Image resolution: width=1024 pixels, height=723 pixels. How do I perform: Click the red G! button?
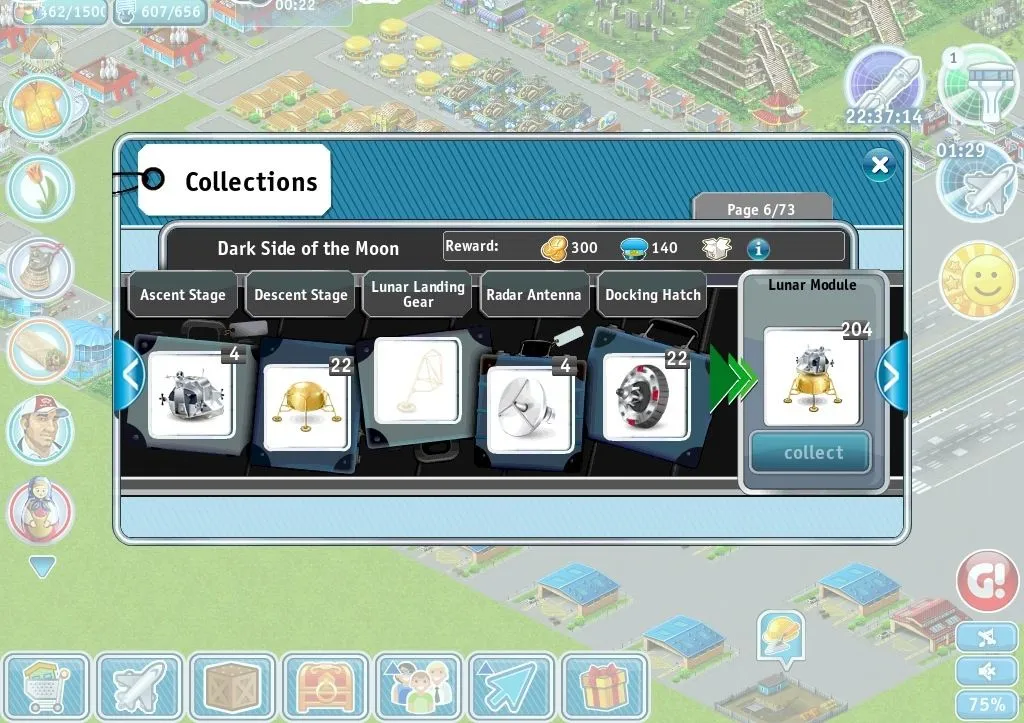pos(986,580)
